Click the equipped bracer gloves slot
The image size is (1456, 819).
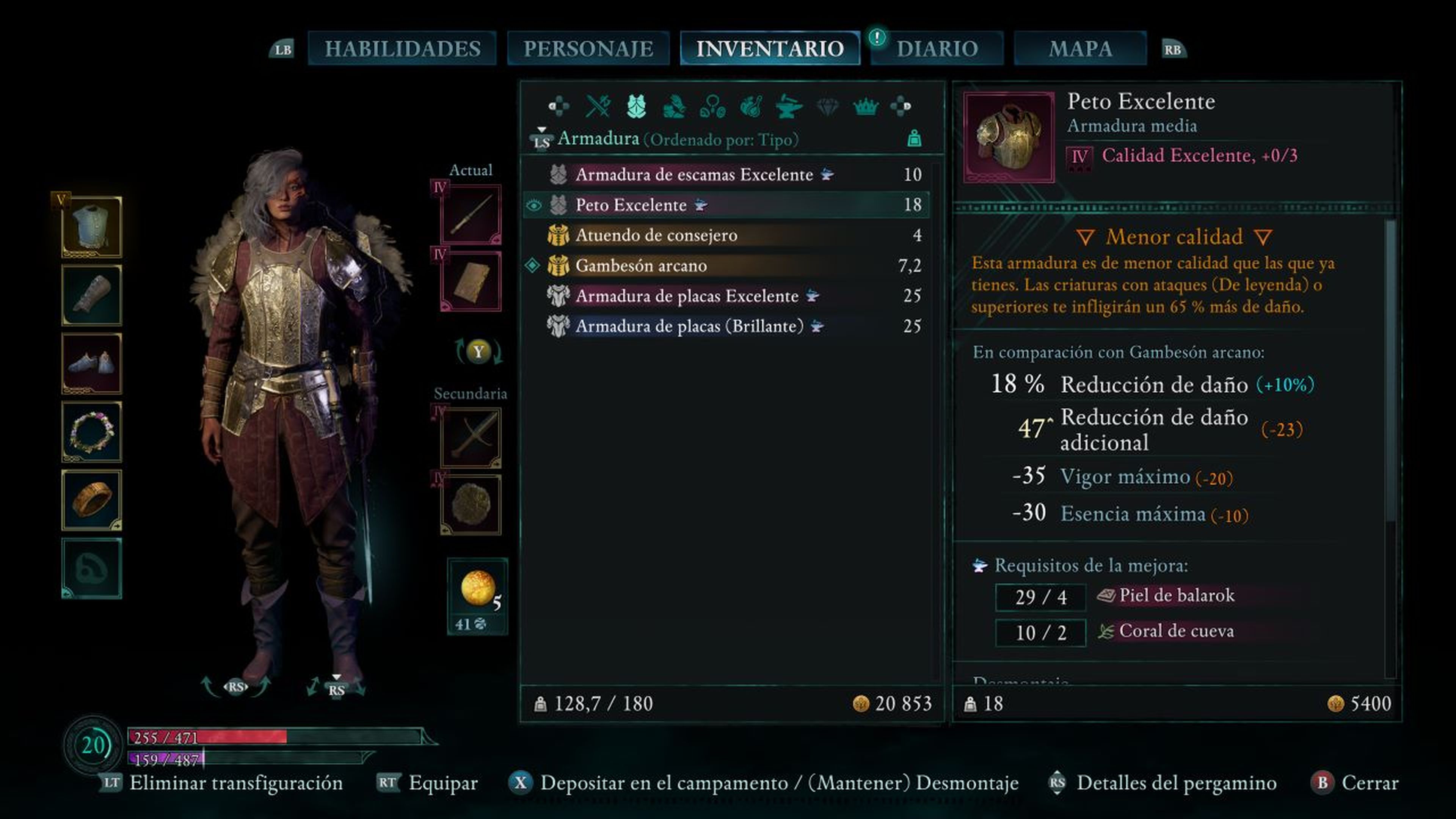point(91,295)
